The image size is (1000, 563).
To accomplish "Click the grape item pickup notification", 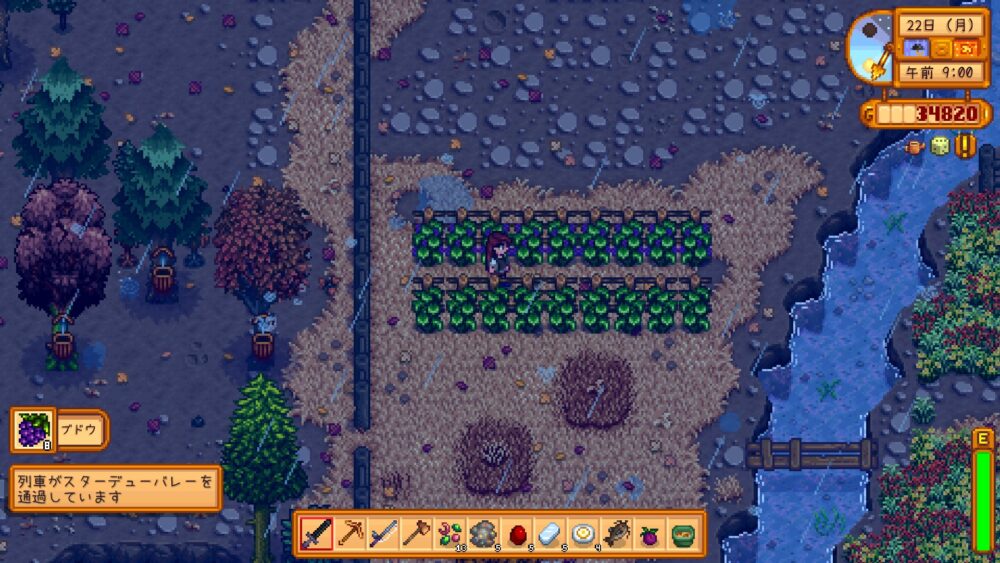I will [x=59, y=430].
